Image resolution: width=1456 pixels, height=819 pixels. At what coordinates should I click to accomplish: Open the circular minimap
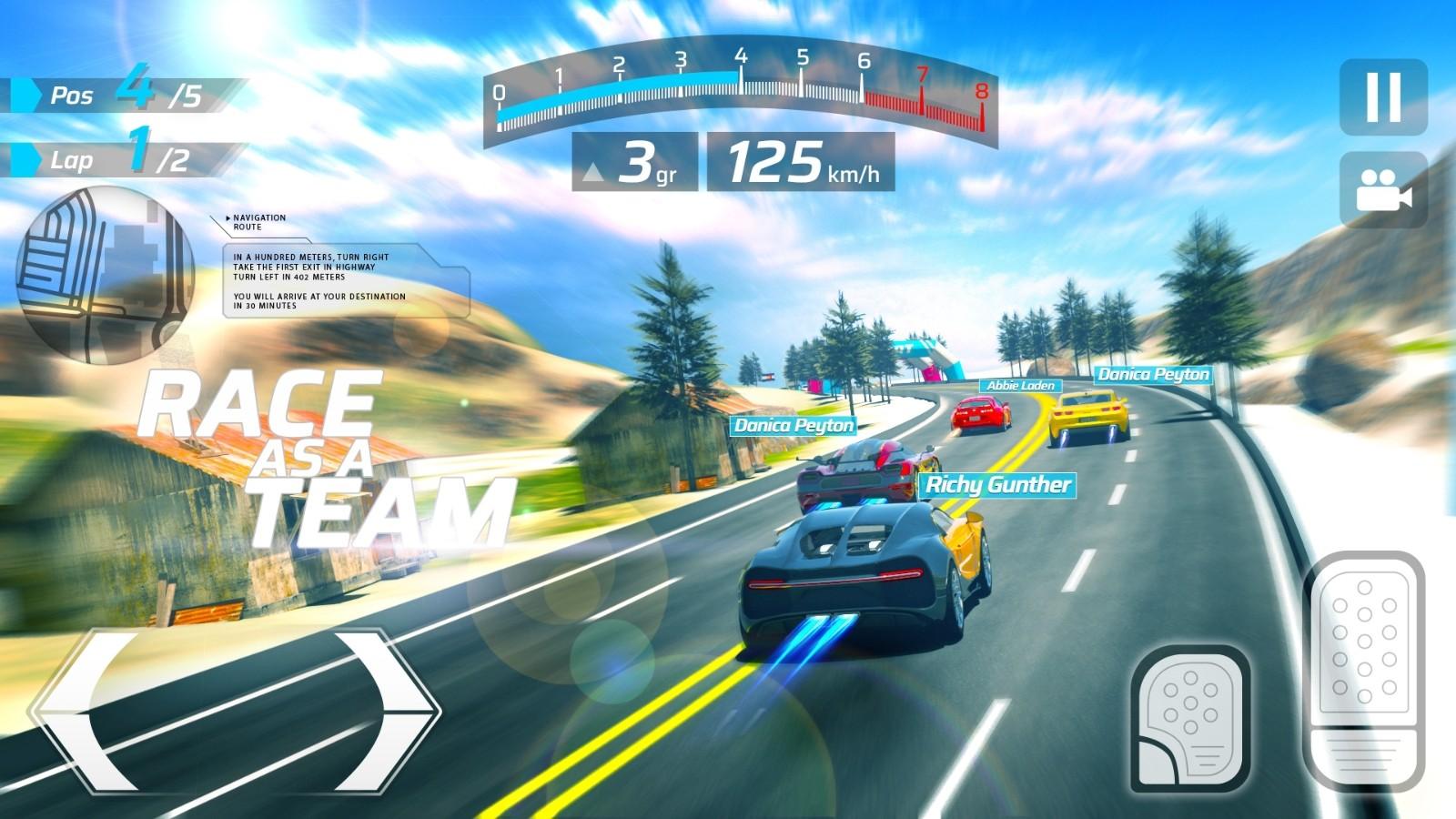click(105, 275)
